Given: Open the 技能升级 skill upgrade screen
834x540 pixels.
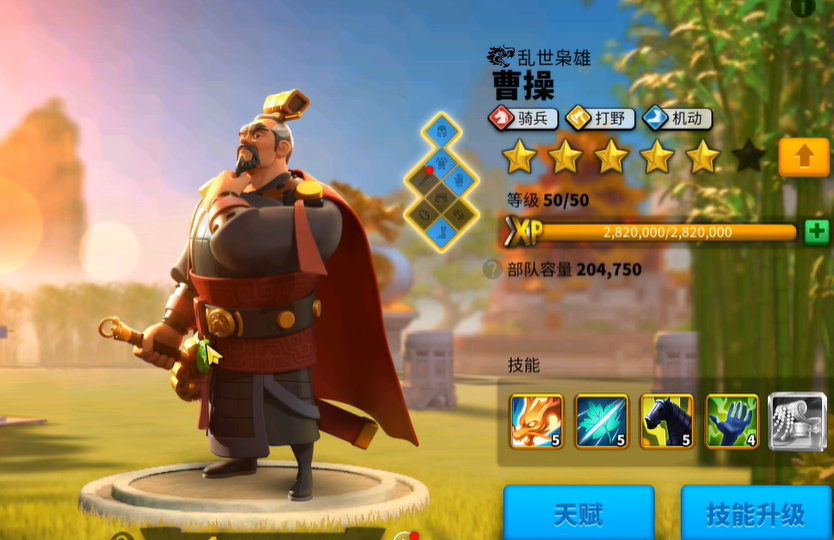Looking at the screenshot, I should click(755, 513).
